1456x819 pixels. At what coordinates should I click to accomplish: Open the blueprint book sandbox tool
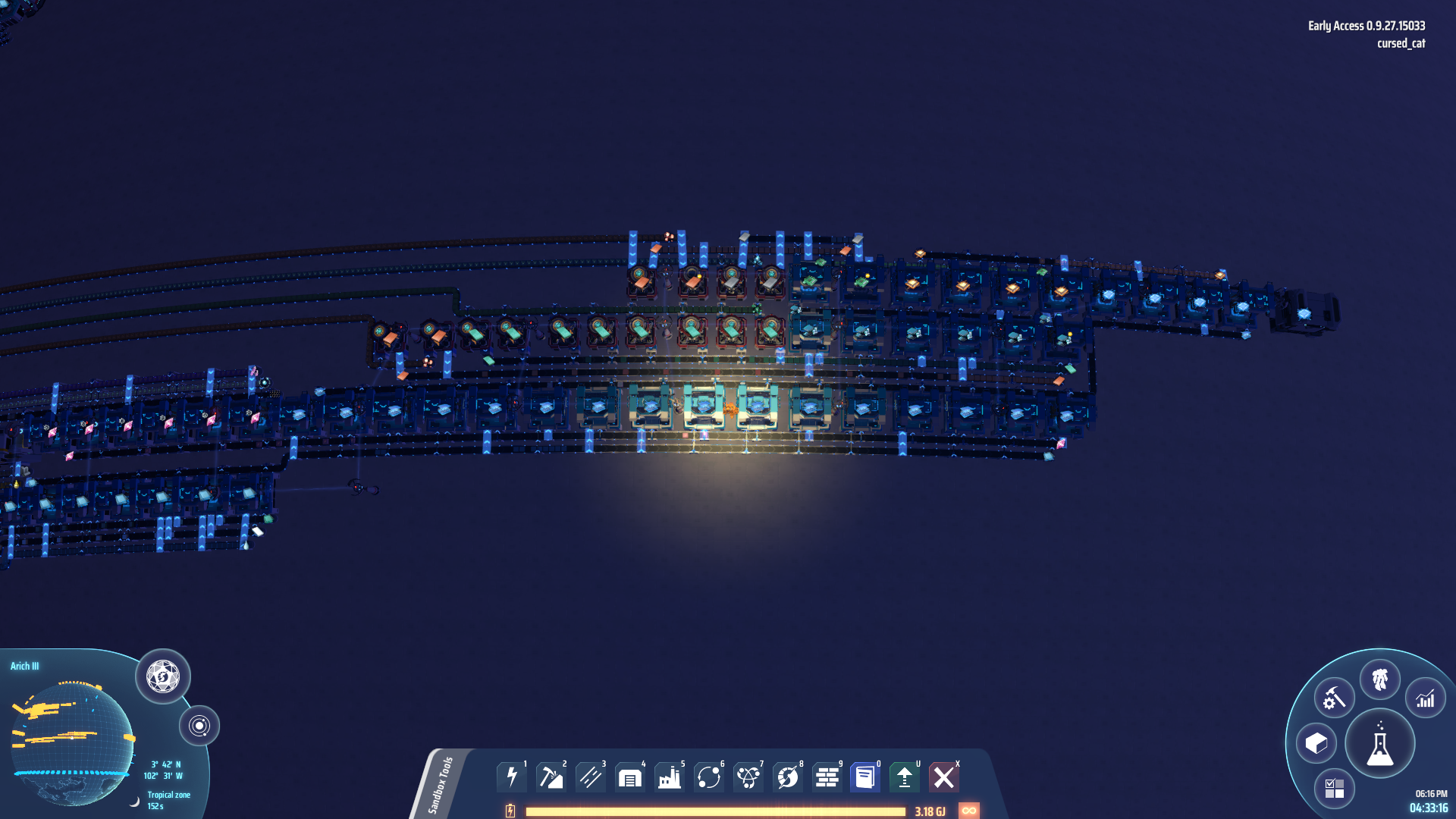[864, 777]
